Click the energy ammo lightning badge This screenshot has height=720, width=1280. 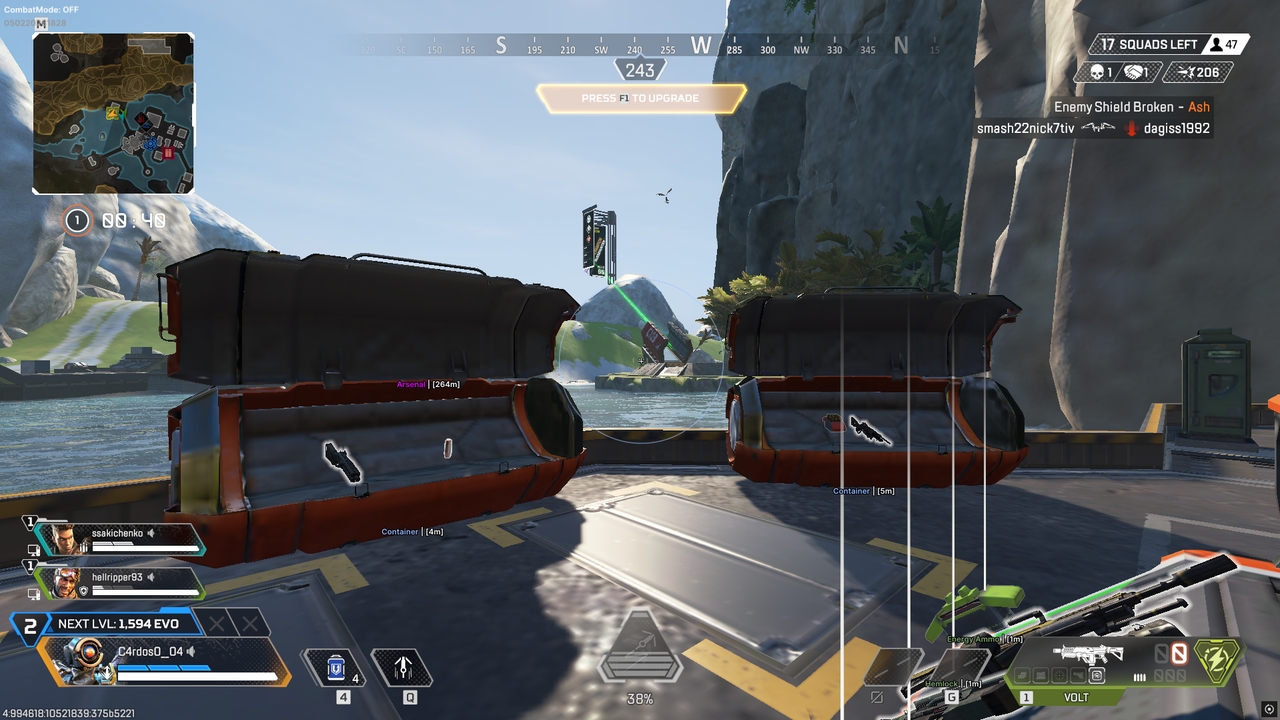(x=1218, y=660)
